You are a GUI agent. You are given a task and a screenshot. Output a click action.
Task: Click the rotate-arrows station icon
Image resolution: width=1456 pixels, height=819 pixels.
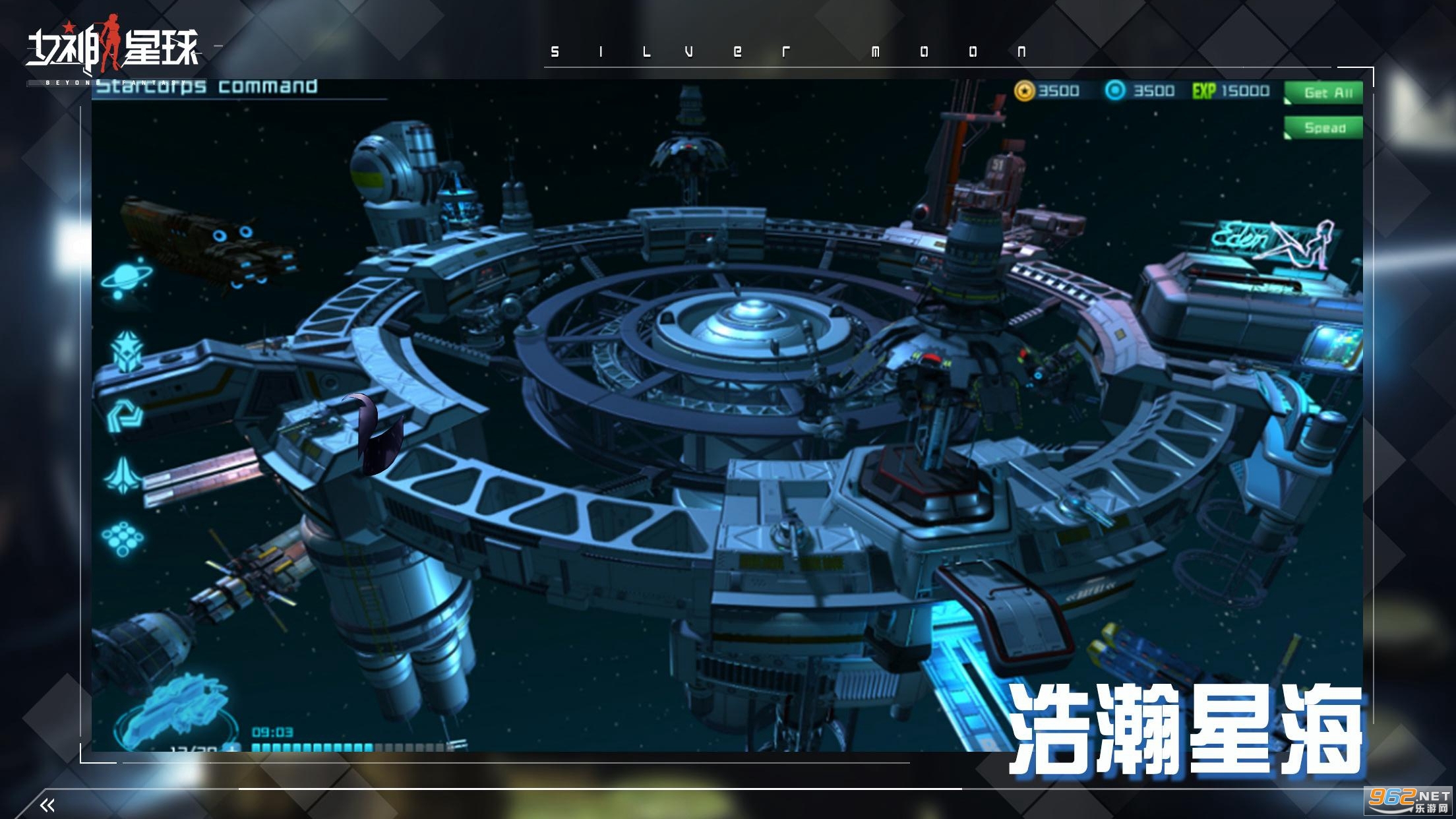coord(124,415)
